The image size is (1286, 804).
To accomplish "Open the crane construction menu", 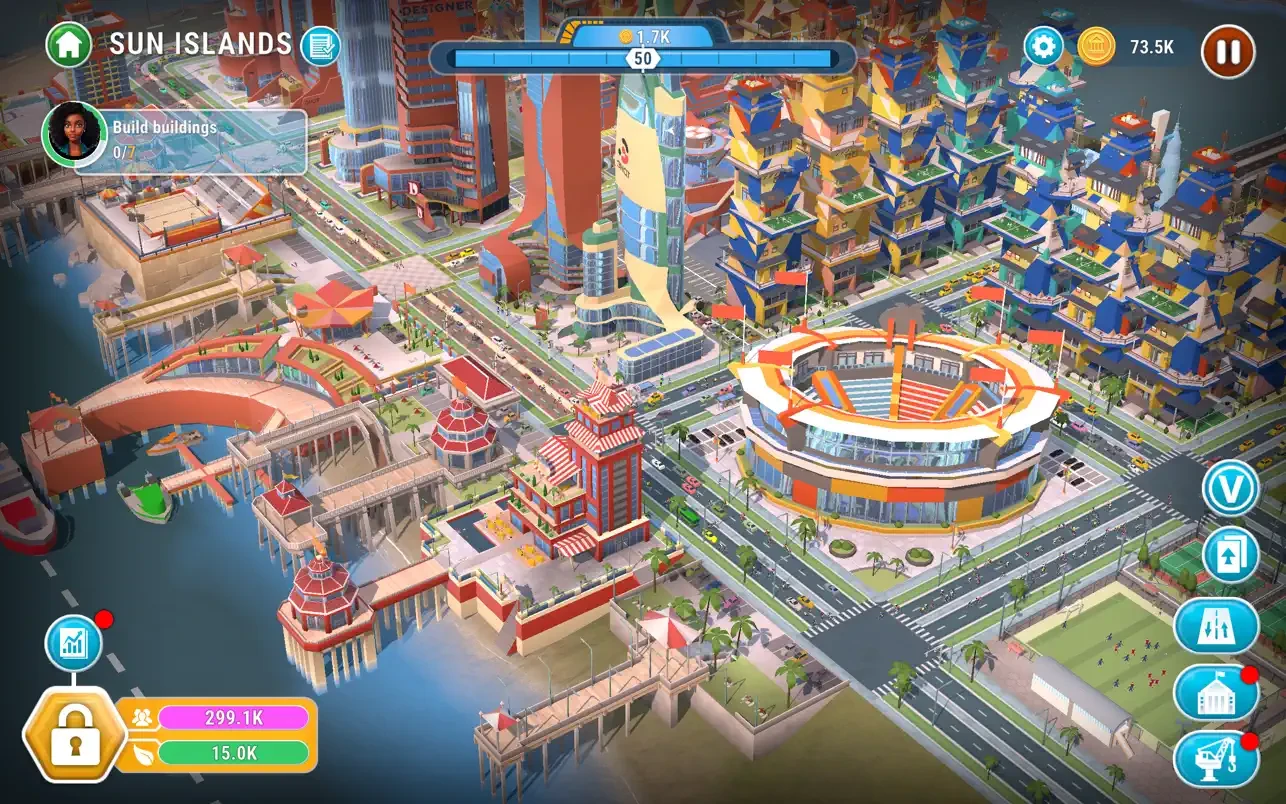I will point(1214,760).
